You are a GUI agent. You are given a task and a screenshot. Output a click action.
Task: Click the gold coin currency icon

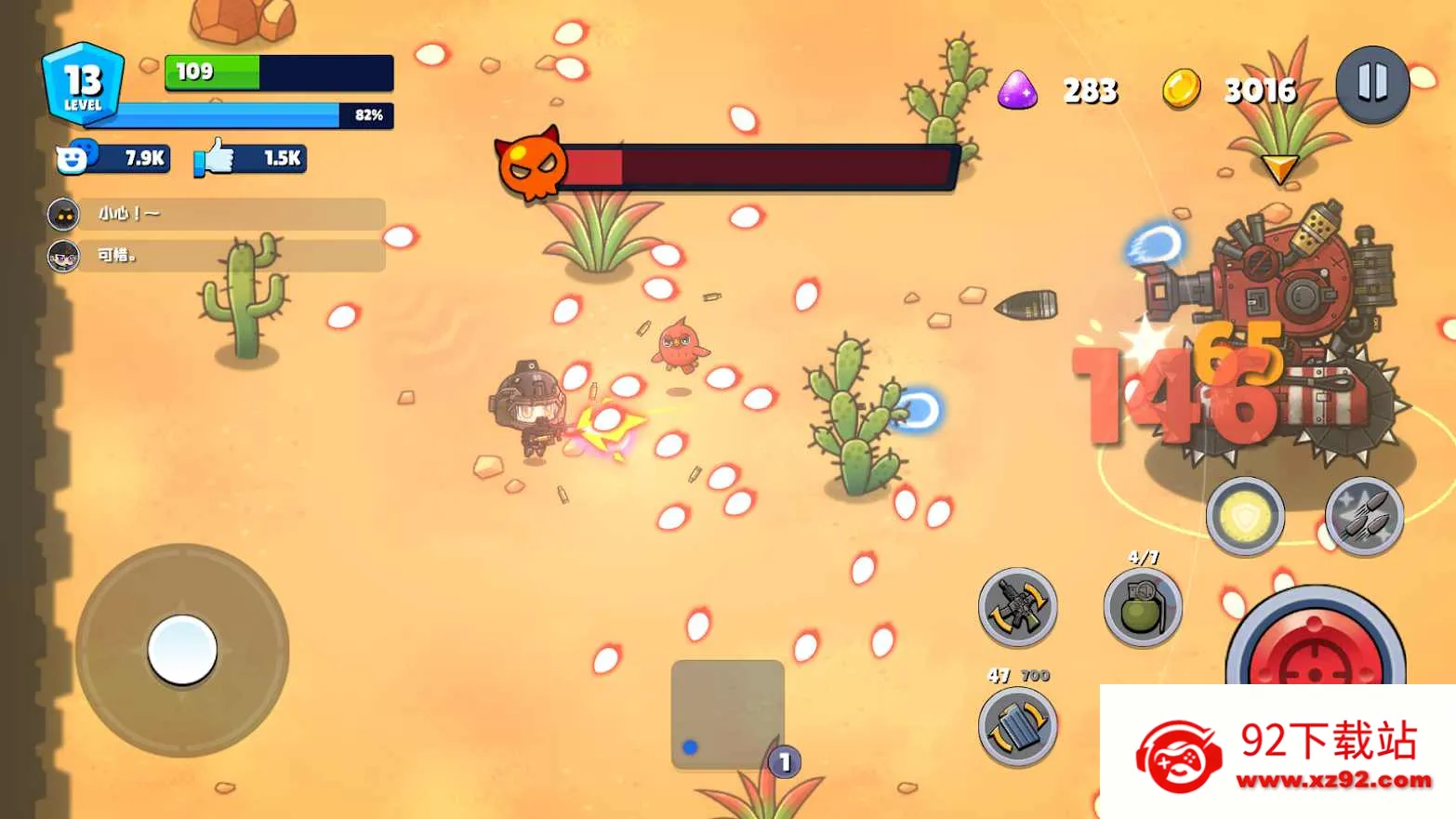click(1181, 90)
